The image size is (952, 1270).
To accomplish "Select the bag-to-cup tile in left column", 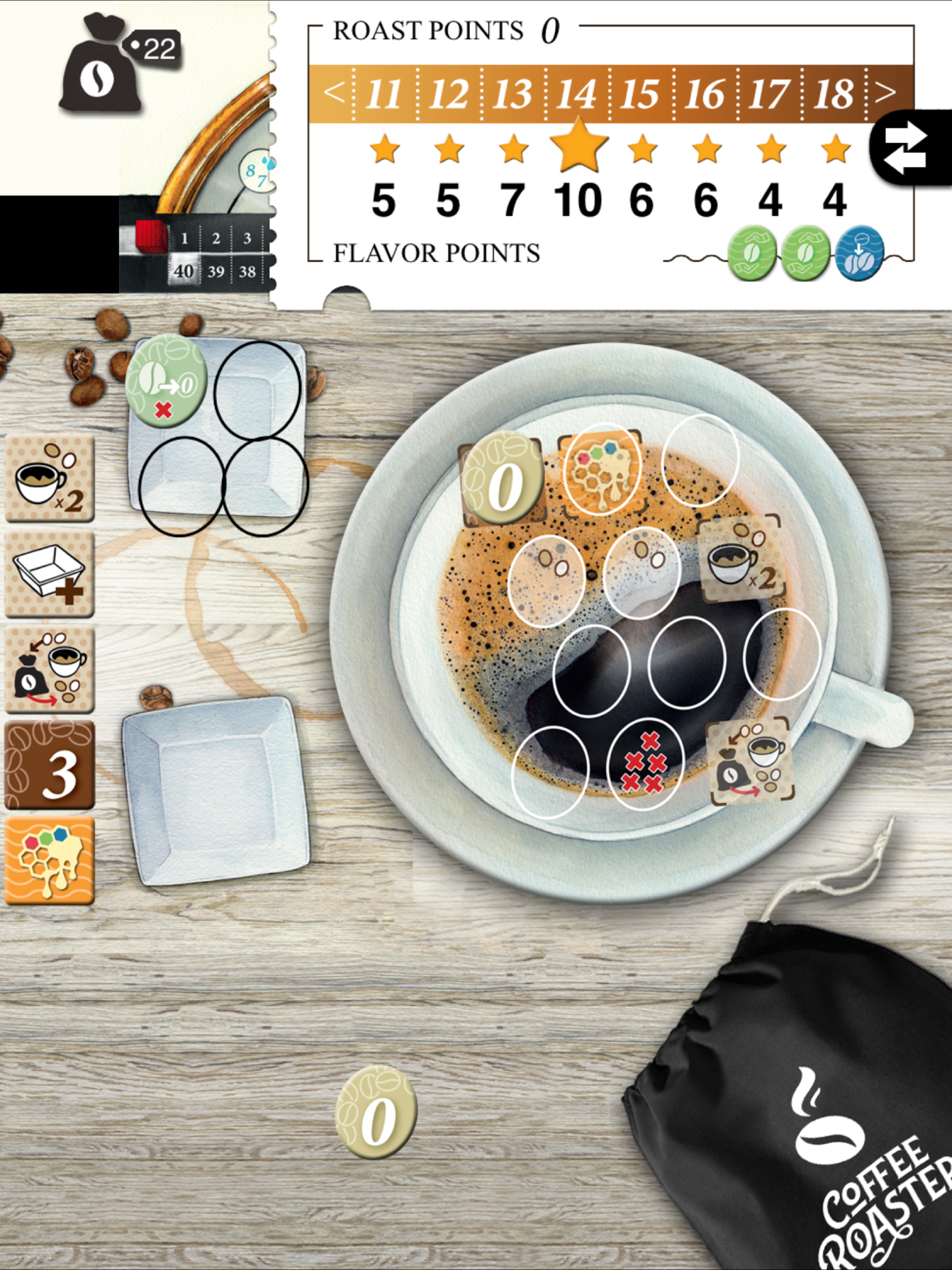I will [49, 669].
